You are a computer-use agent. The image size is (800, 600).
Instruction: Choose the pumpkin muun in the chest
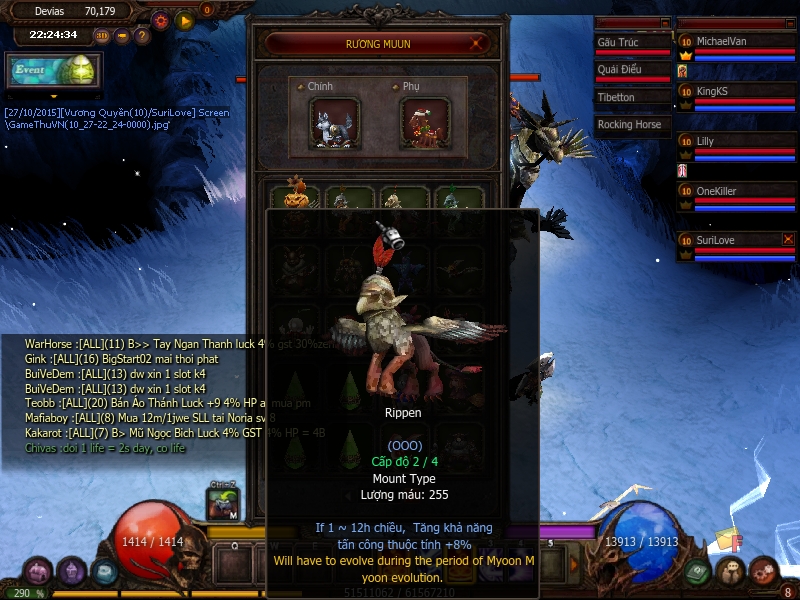point(296,194)
